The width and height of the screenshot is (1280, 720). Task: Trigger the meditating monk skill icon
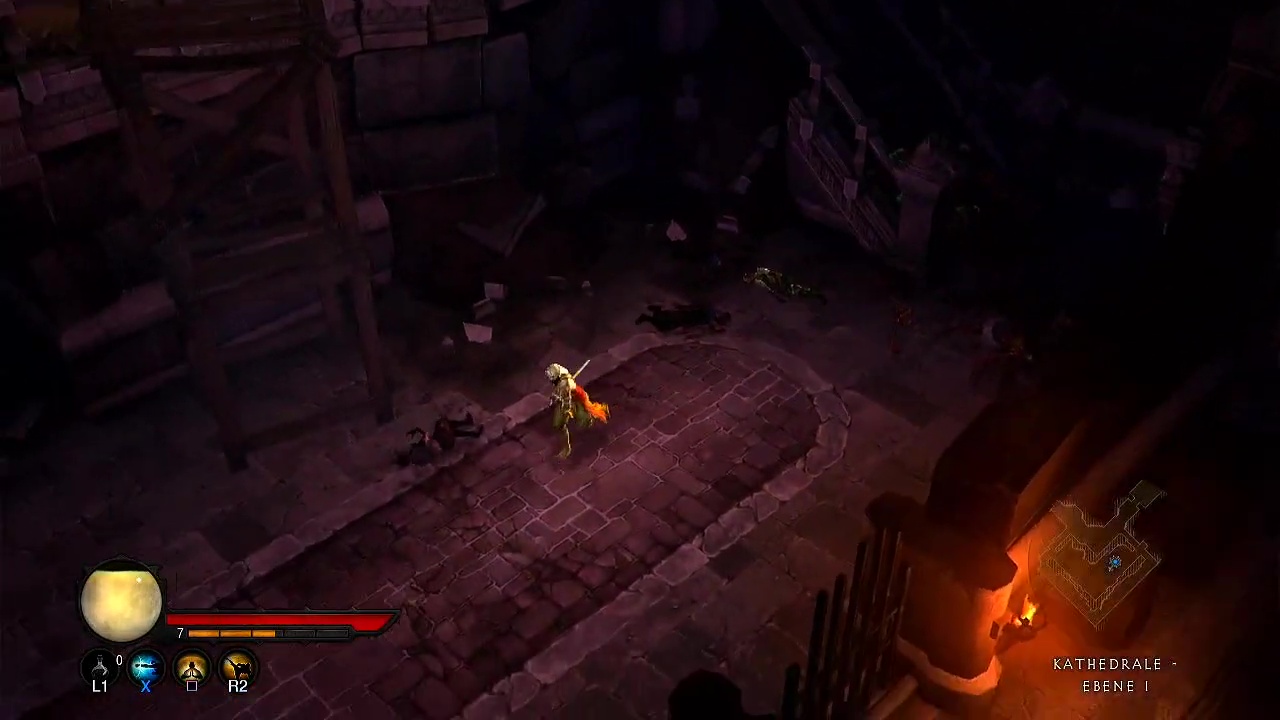coord(192,665)
